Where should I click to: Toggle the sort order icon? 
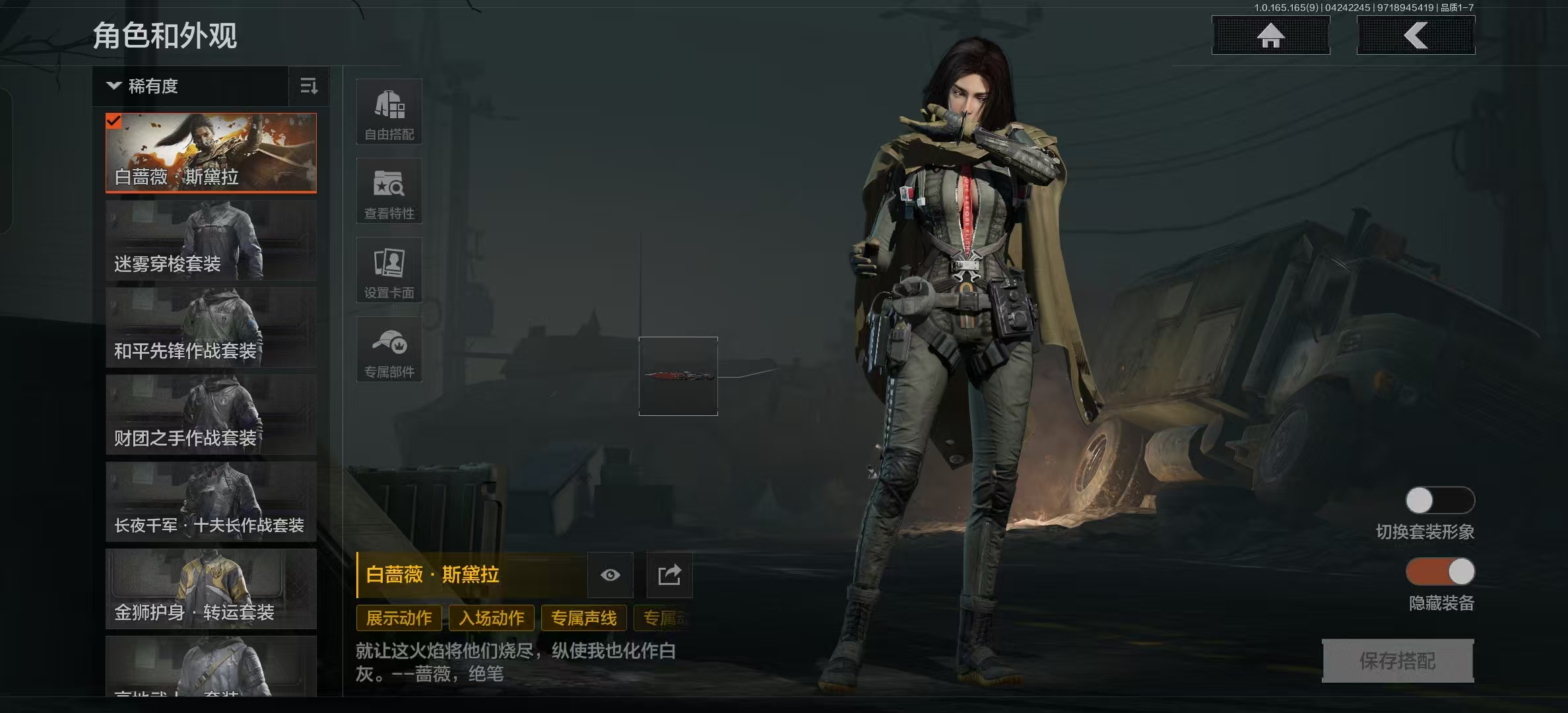click(x=309, y=86)
